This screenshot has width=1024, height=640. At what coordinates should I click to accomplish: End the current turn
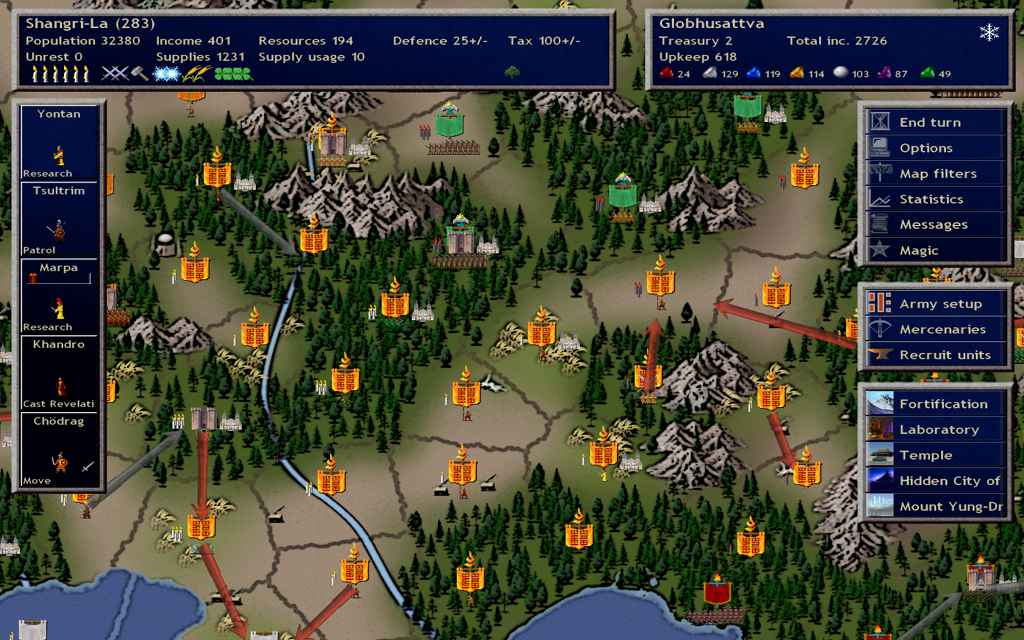tap(936, 122)
